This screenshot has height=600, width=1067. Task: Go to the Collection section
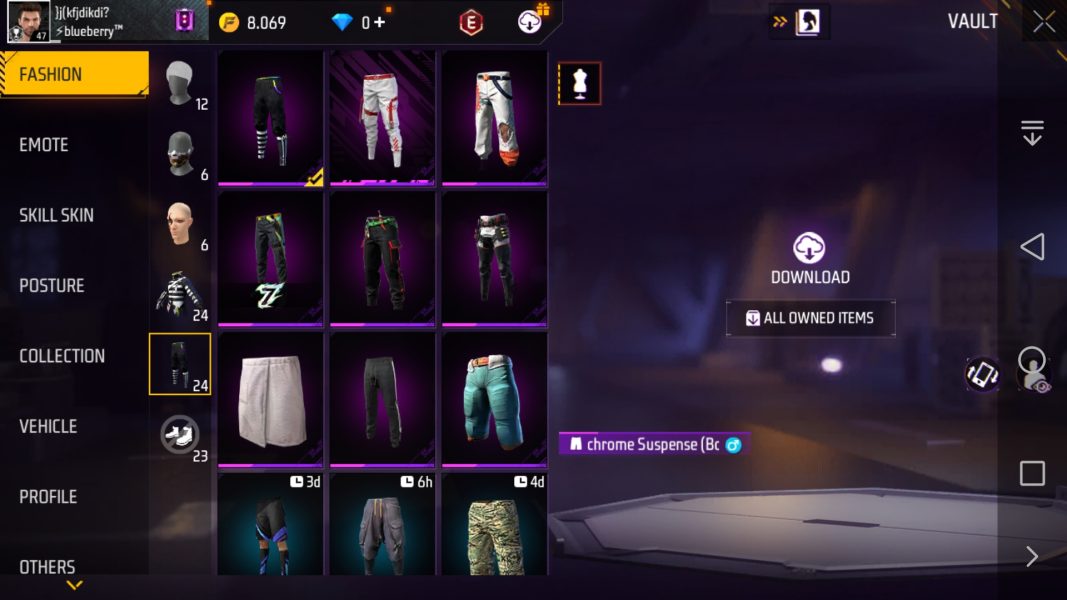point(61,356)
